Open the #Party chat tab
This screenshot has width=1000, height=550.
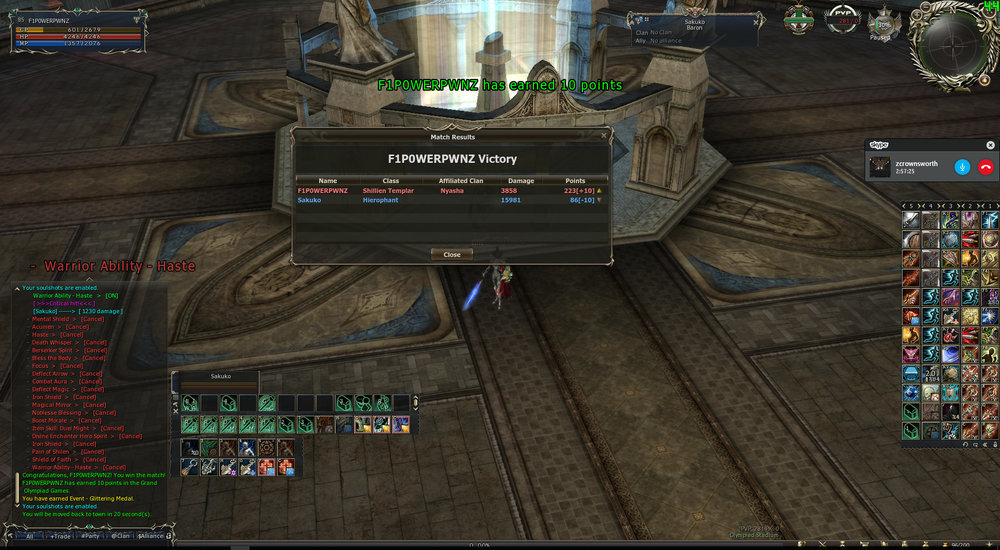coord(91,536)
